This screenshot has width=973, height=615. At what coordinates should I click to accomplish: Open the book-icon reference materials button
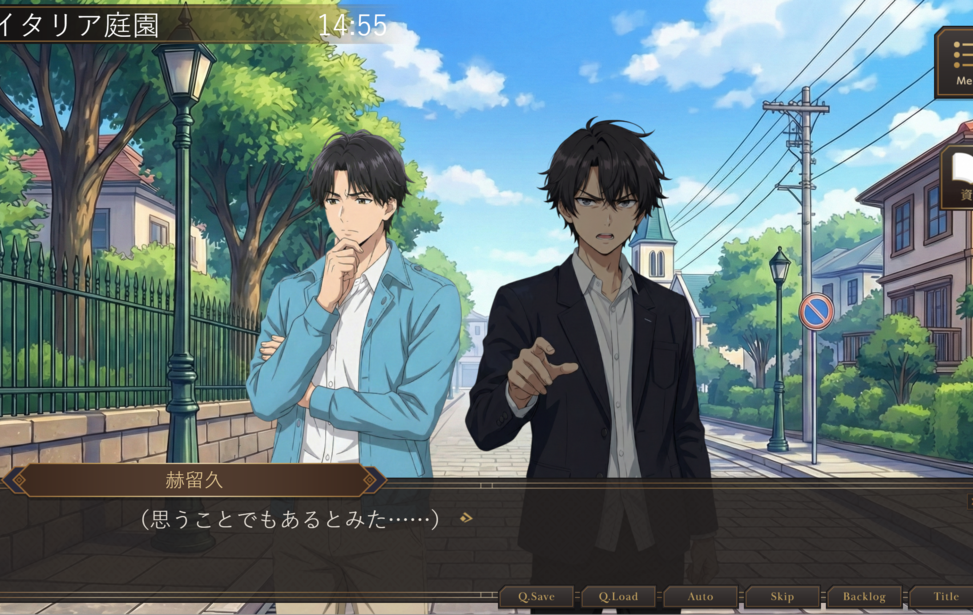coord(958,176)
